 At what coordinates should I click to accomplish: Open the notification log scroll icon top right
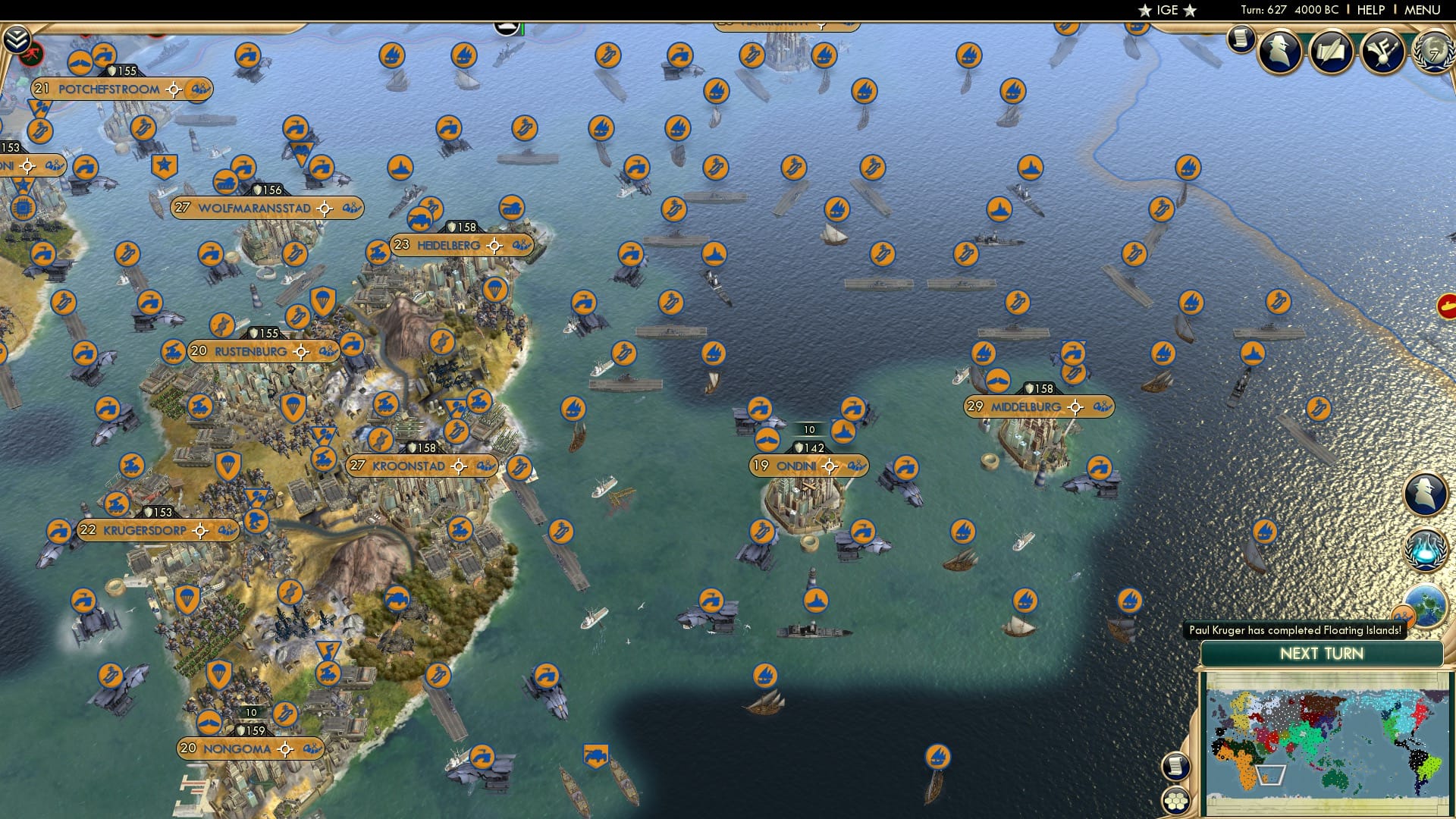(x=1241, y=38)
